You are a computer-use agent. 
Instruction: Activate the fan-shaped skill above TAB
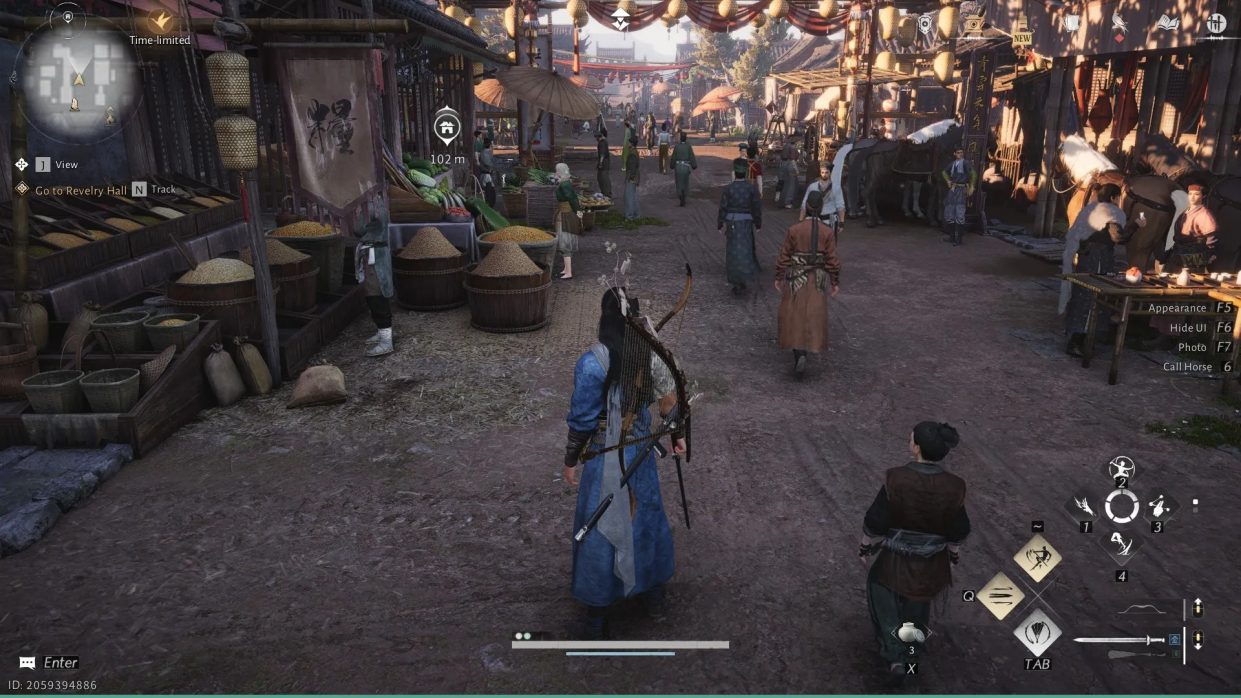pyautogui.click(x=1037, y=632)
